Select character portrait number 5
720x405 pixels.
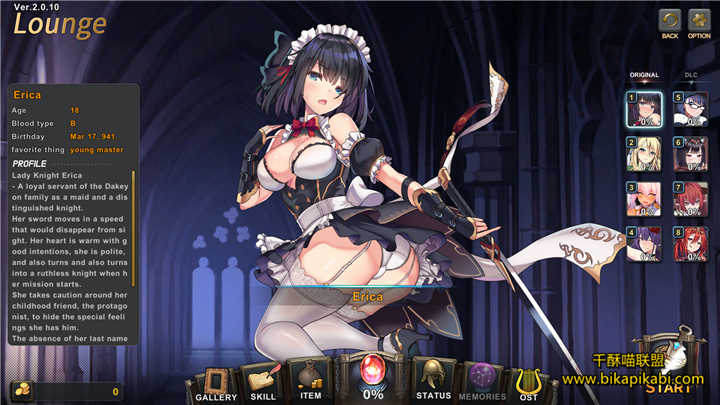point(690,109)
